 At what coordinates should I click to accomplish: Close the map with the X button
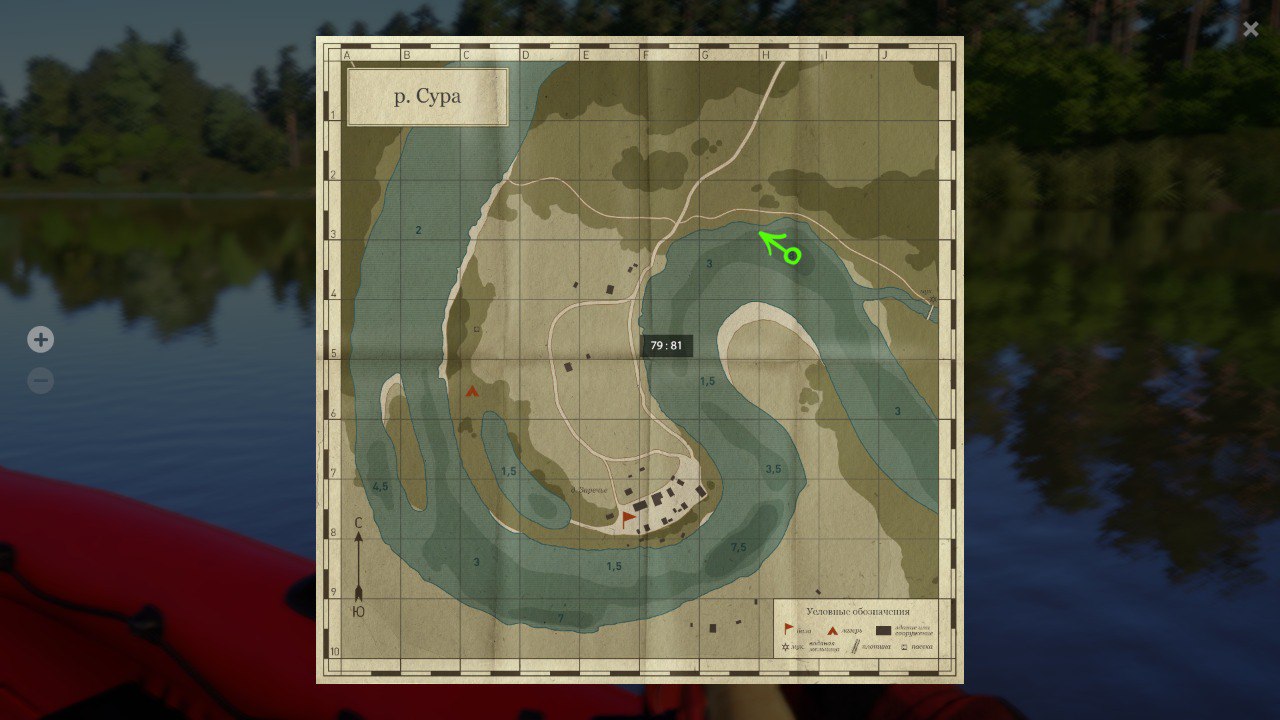point(1250,29)
